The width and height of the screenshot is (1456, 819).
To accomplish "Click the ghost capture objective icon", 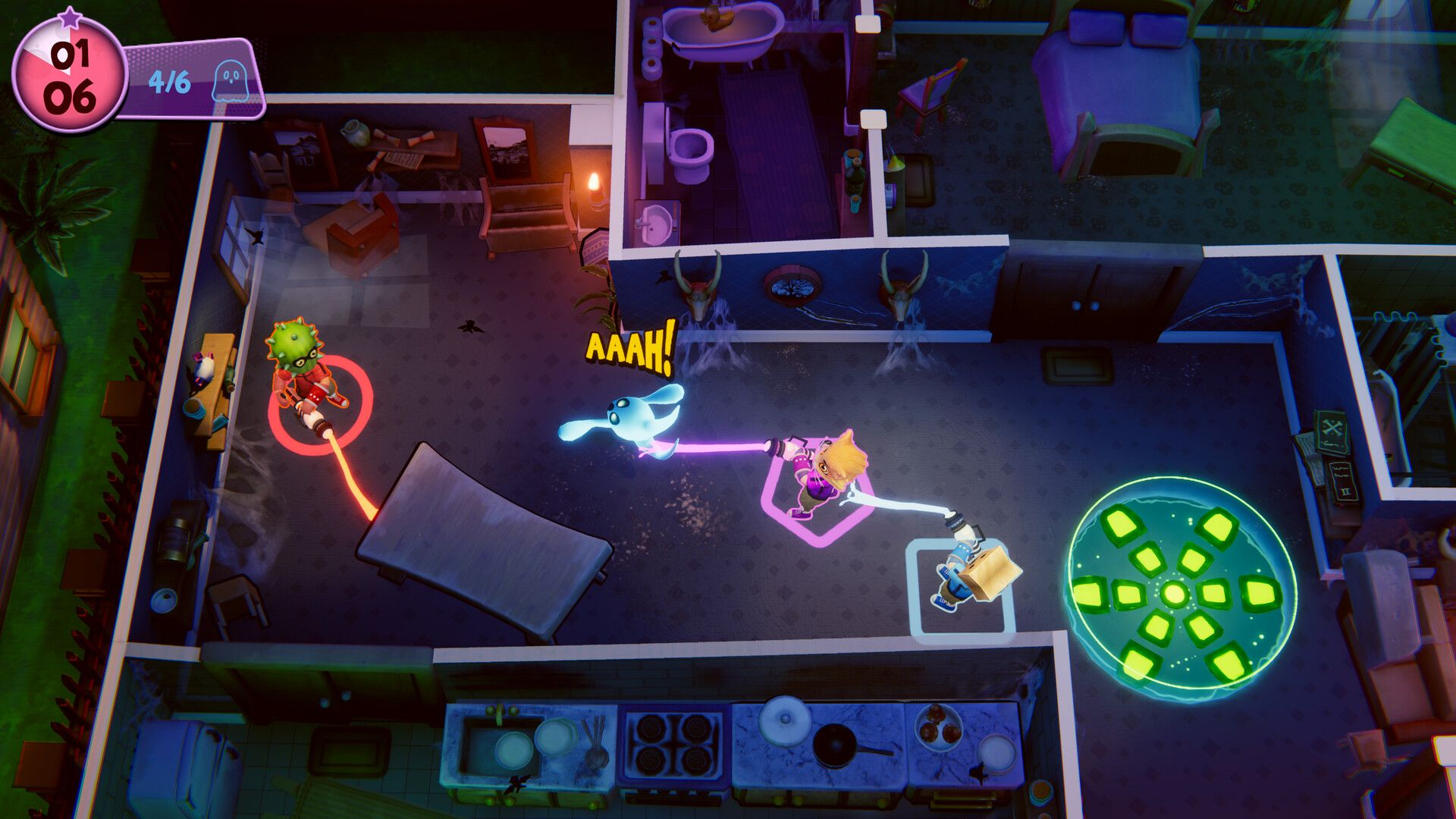I will [x=228, y=82].
